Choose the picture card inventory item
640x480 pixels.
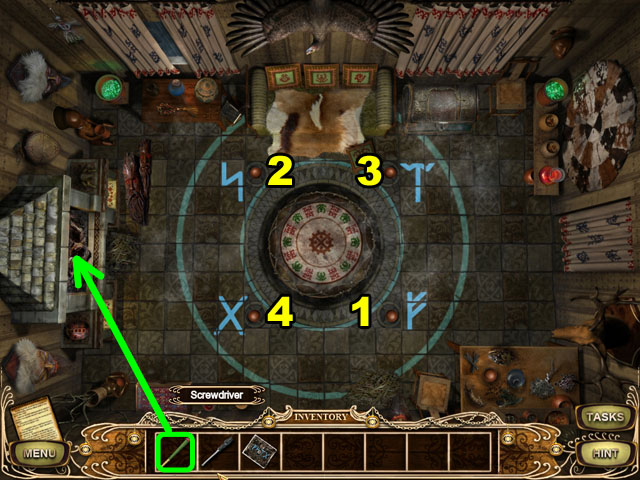pos(258,451)
